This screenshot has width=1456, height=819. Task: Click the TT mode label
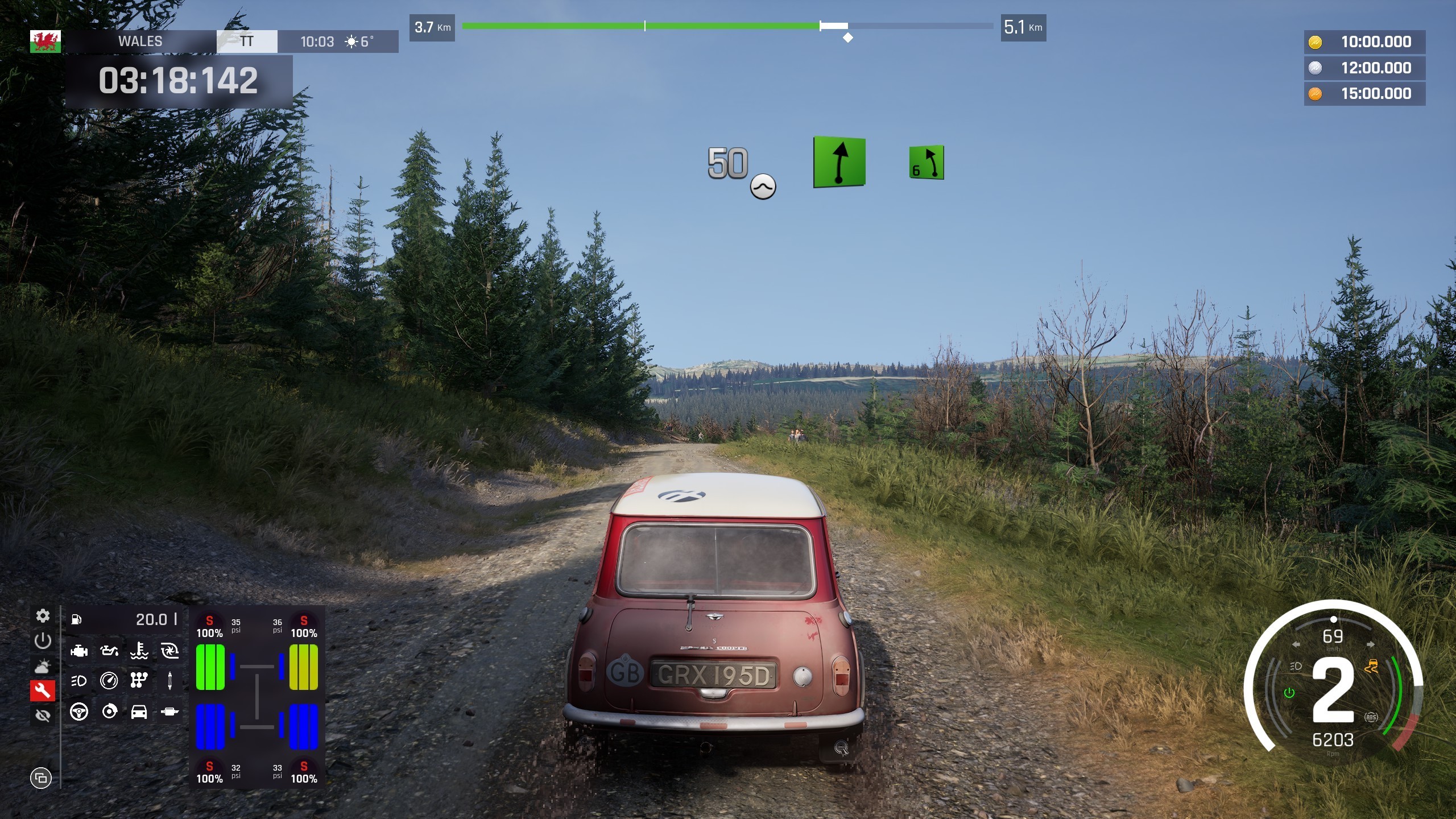[x=247, y=42]
